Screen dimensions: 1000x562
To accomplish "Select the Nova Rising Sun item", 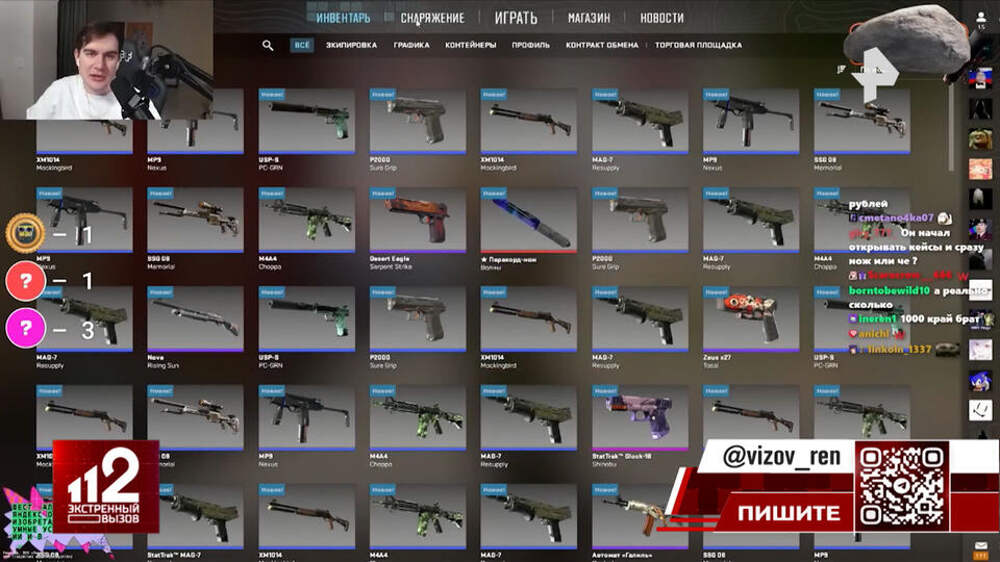I will pos(195,318).
